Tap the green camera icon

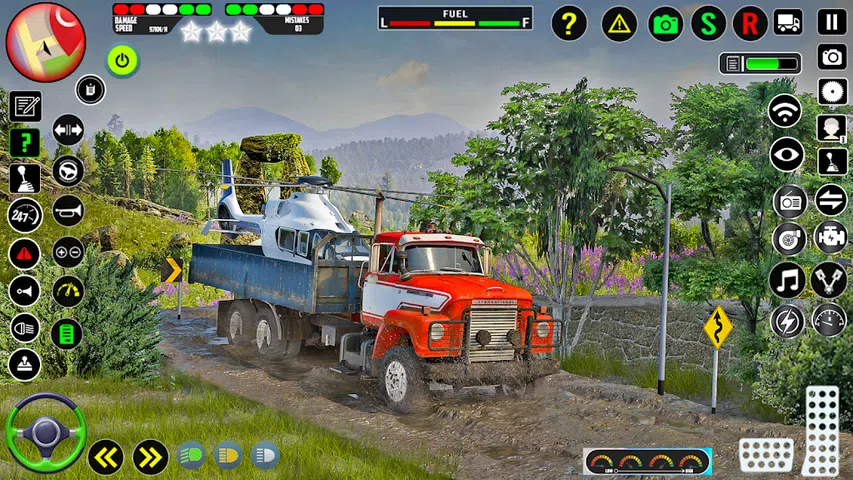(665, 23)
